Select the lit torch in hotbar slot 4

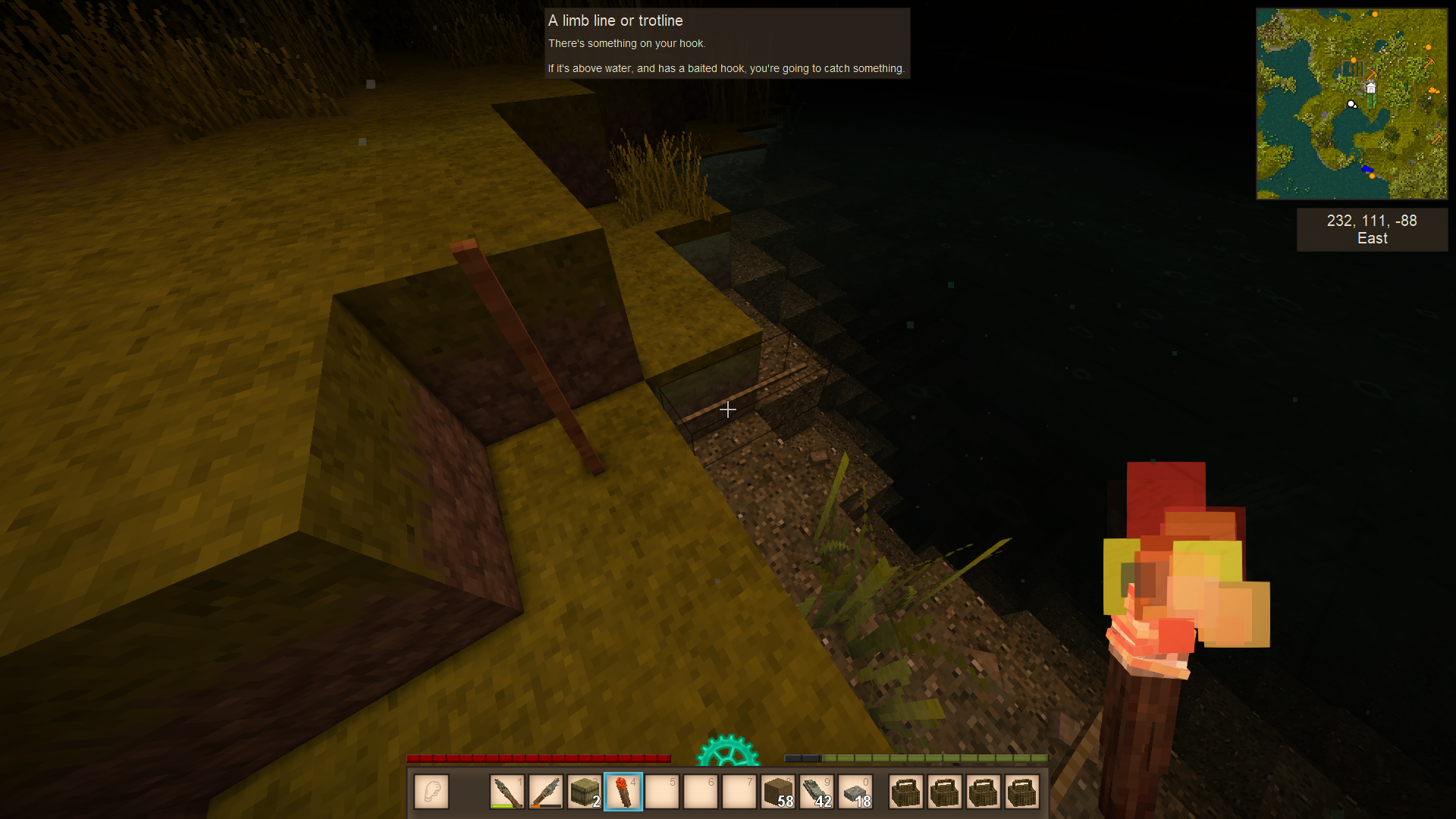(x=623, y=792)
